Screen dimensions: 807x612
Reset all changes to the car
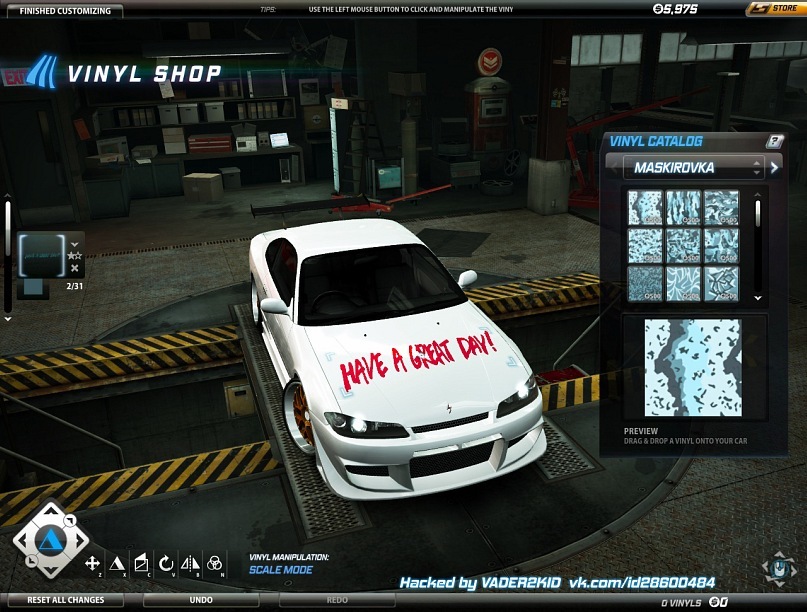point(65,600)
